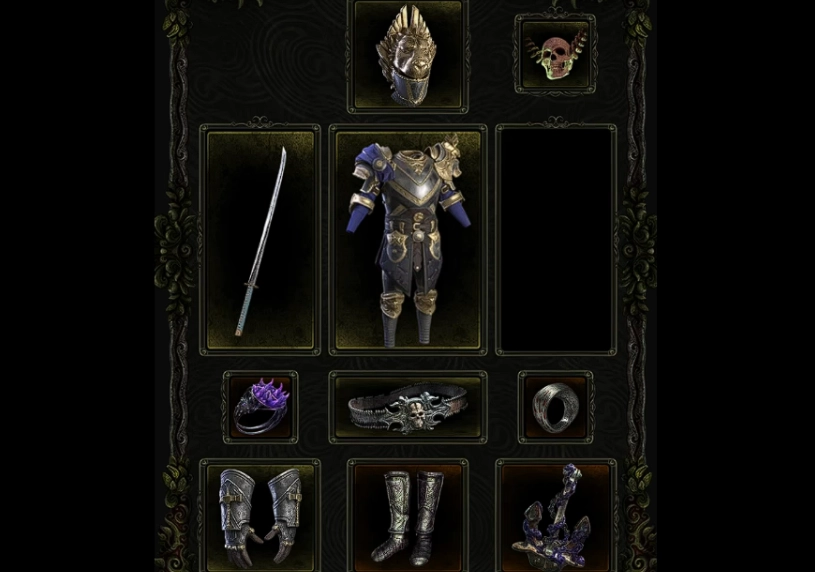The height and width of the screenshot is (572, 815).
Task: Select the purple crystal ring
Action: coord(260,407)
